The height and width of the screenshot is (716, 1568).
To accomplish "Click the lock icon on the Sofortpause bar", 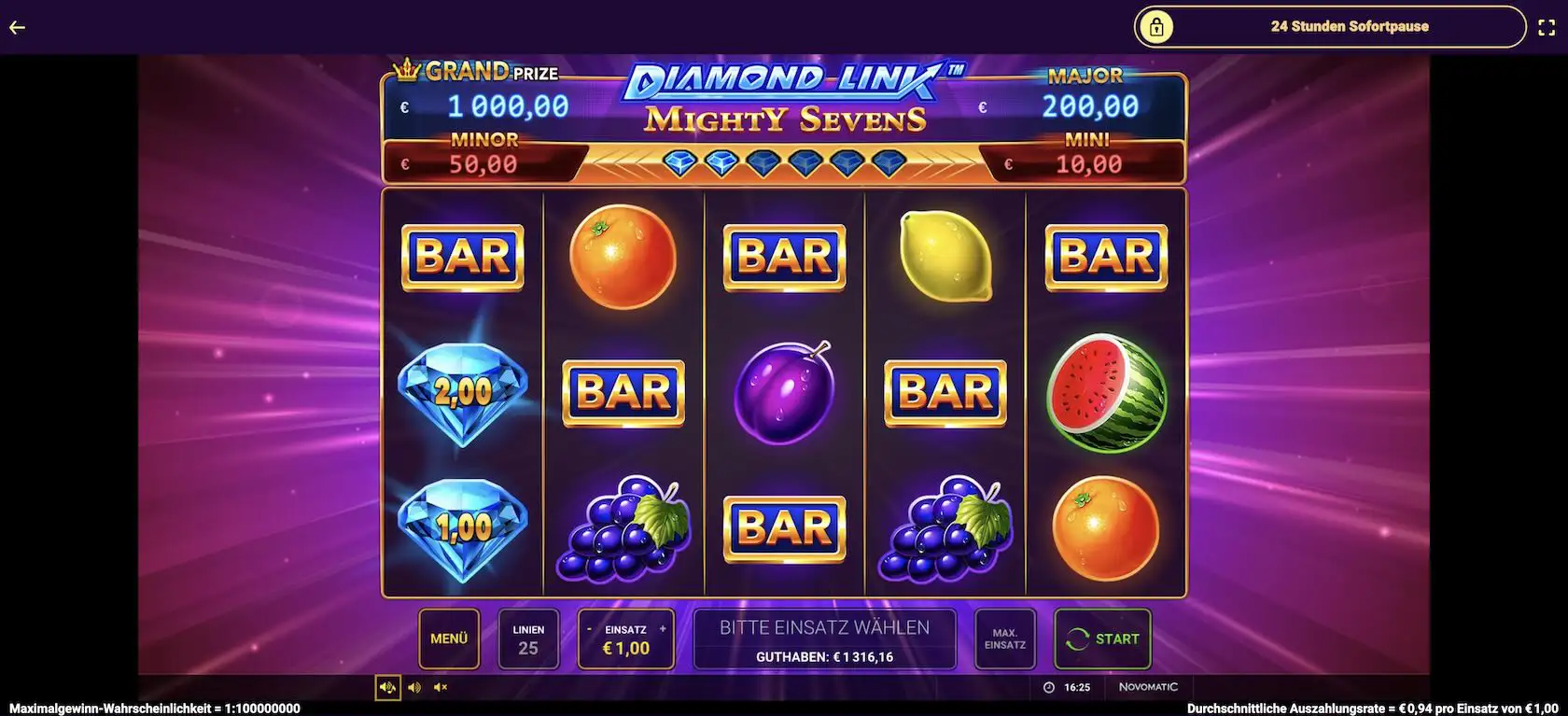I will click(x=1157, y=26).
